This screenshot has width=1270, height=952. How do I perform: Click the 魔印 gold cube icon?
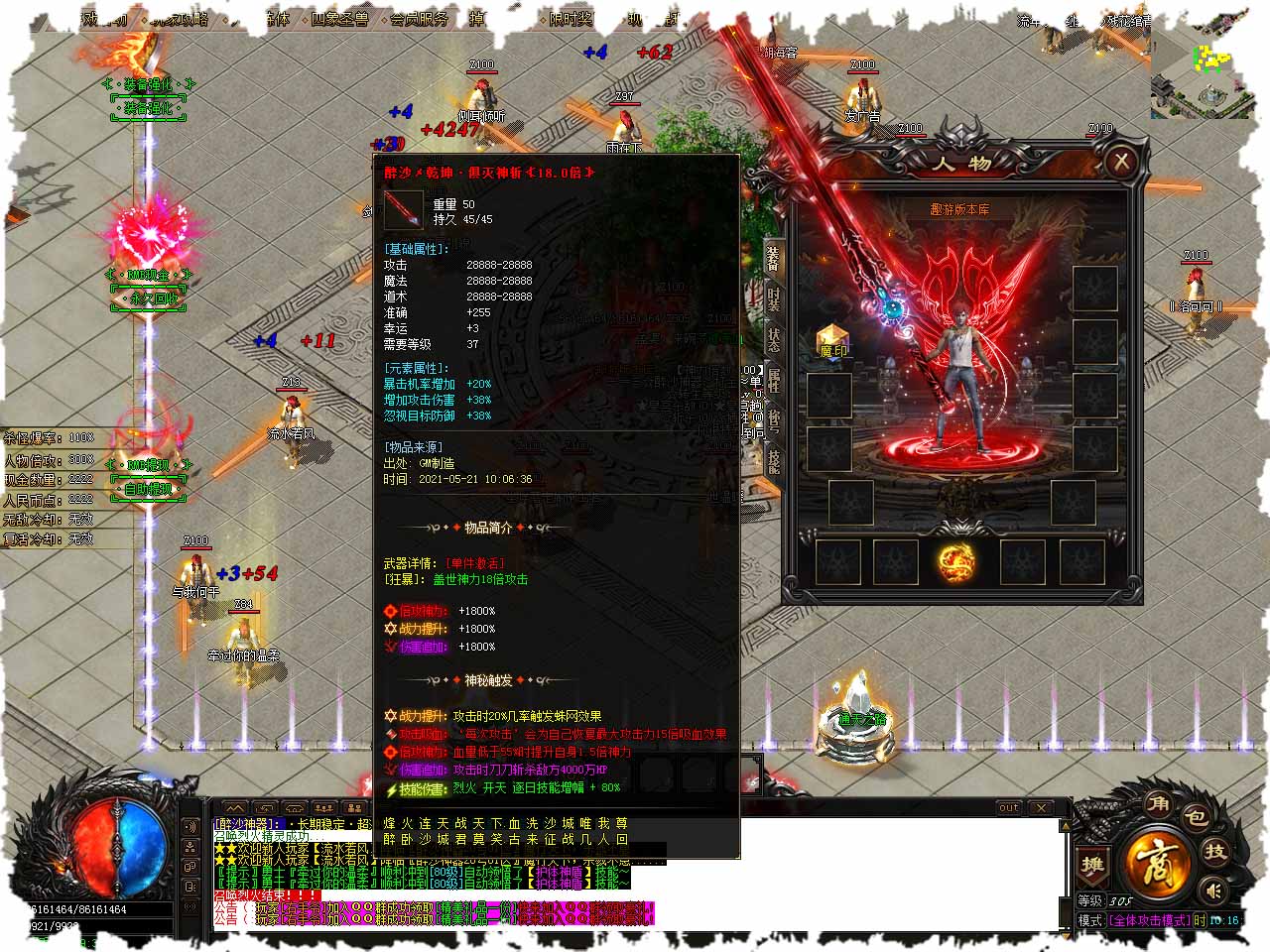click(x=832, y=339)
